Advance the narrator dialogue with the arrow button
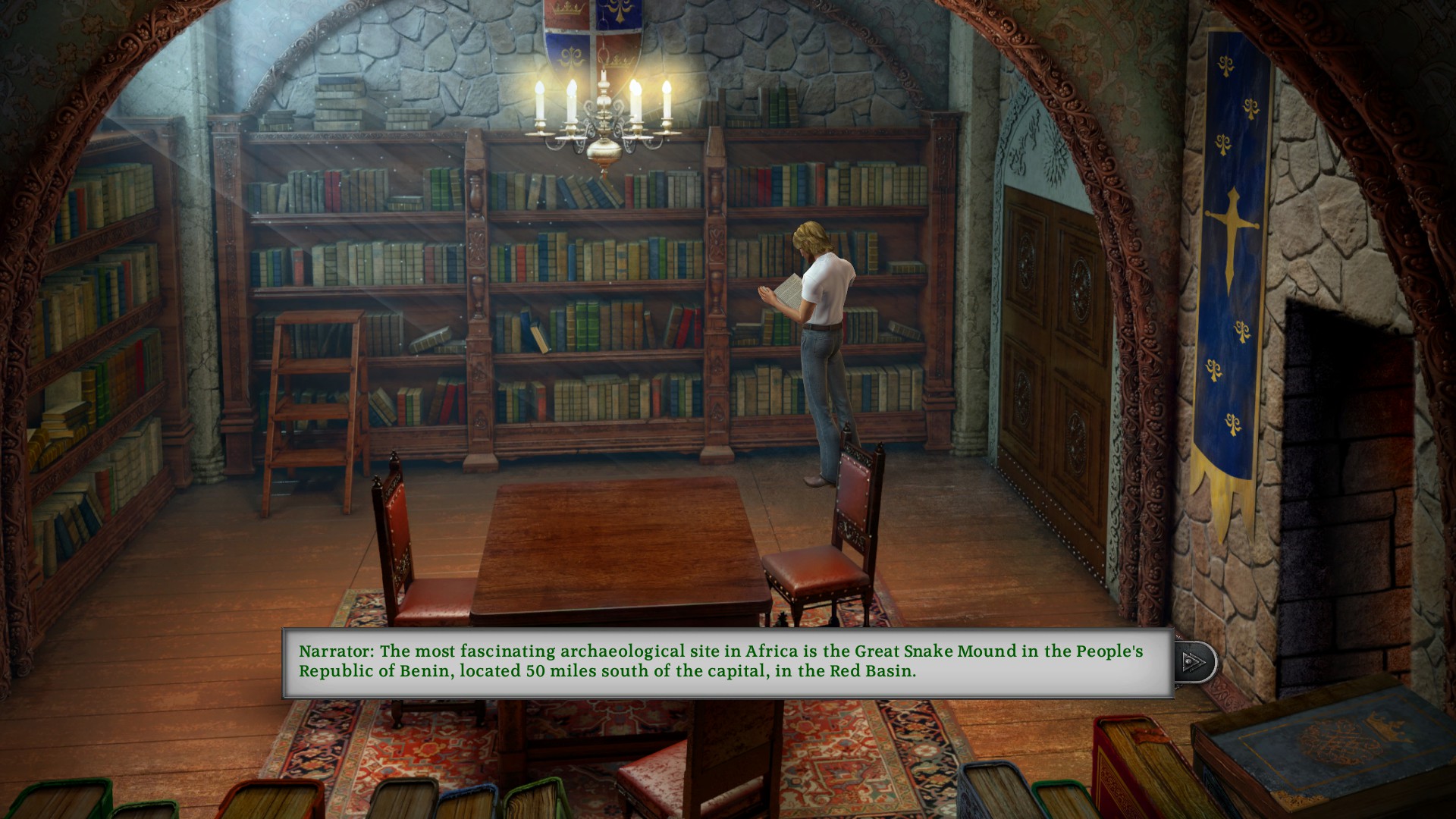1456x819 pixels. (1194, 662)
